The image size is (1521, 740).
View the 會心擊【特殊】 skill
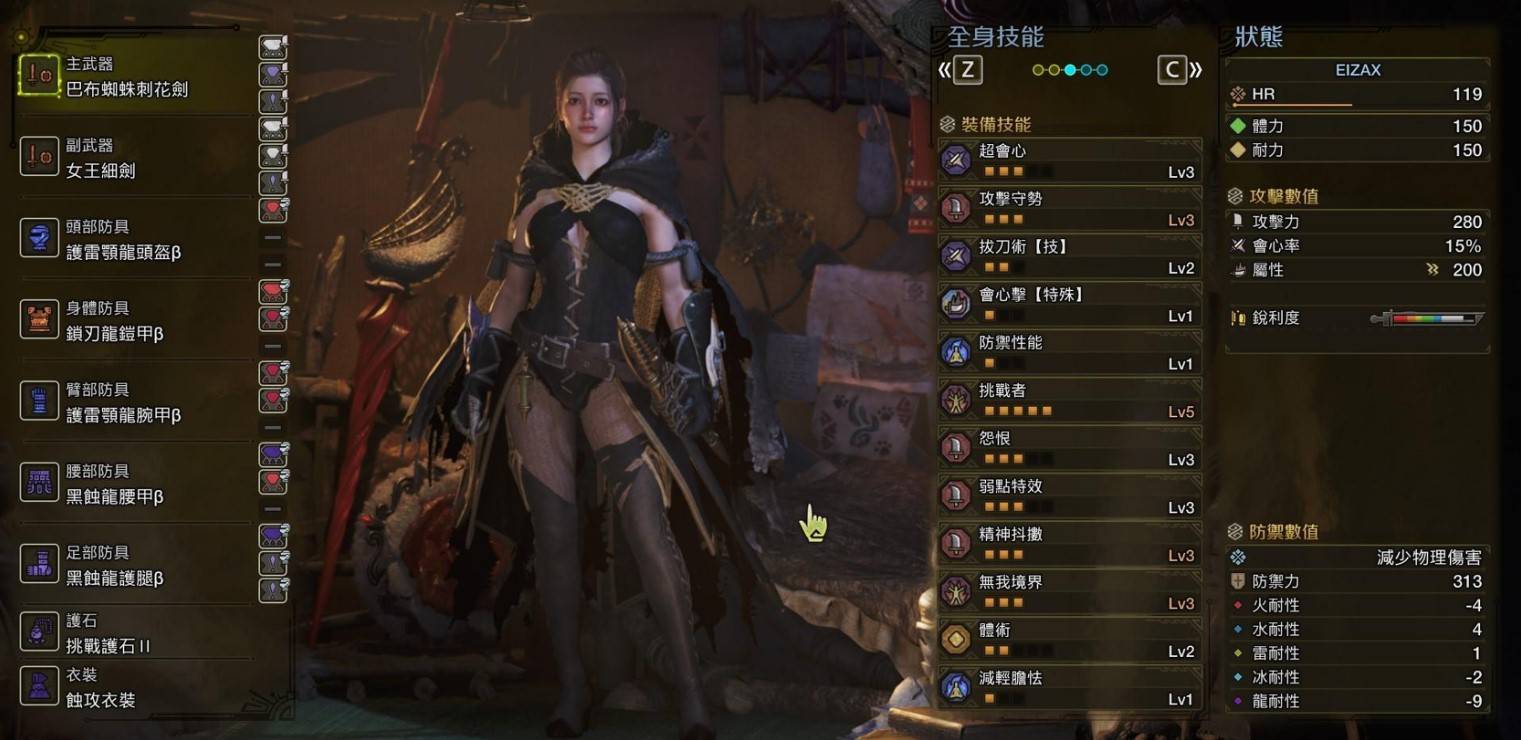coord(1069,305)
